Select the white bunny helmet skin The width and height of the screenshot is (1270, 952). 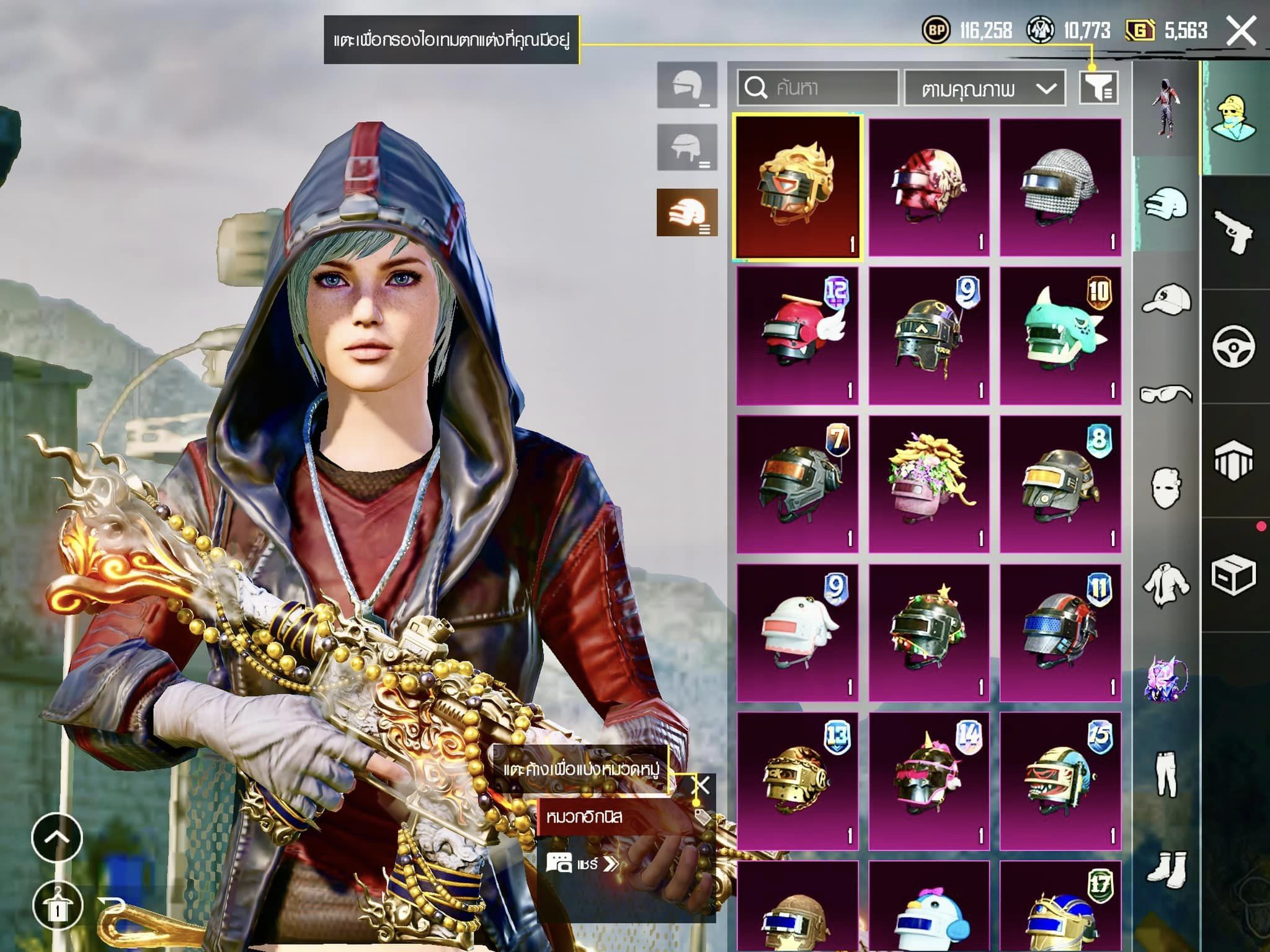point(797,633)
